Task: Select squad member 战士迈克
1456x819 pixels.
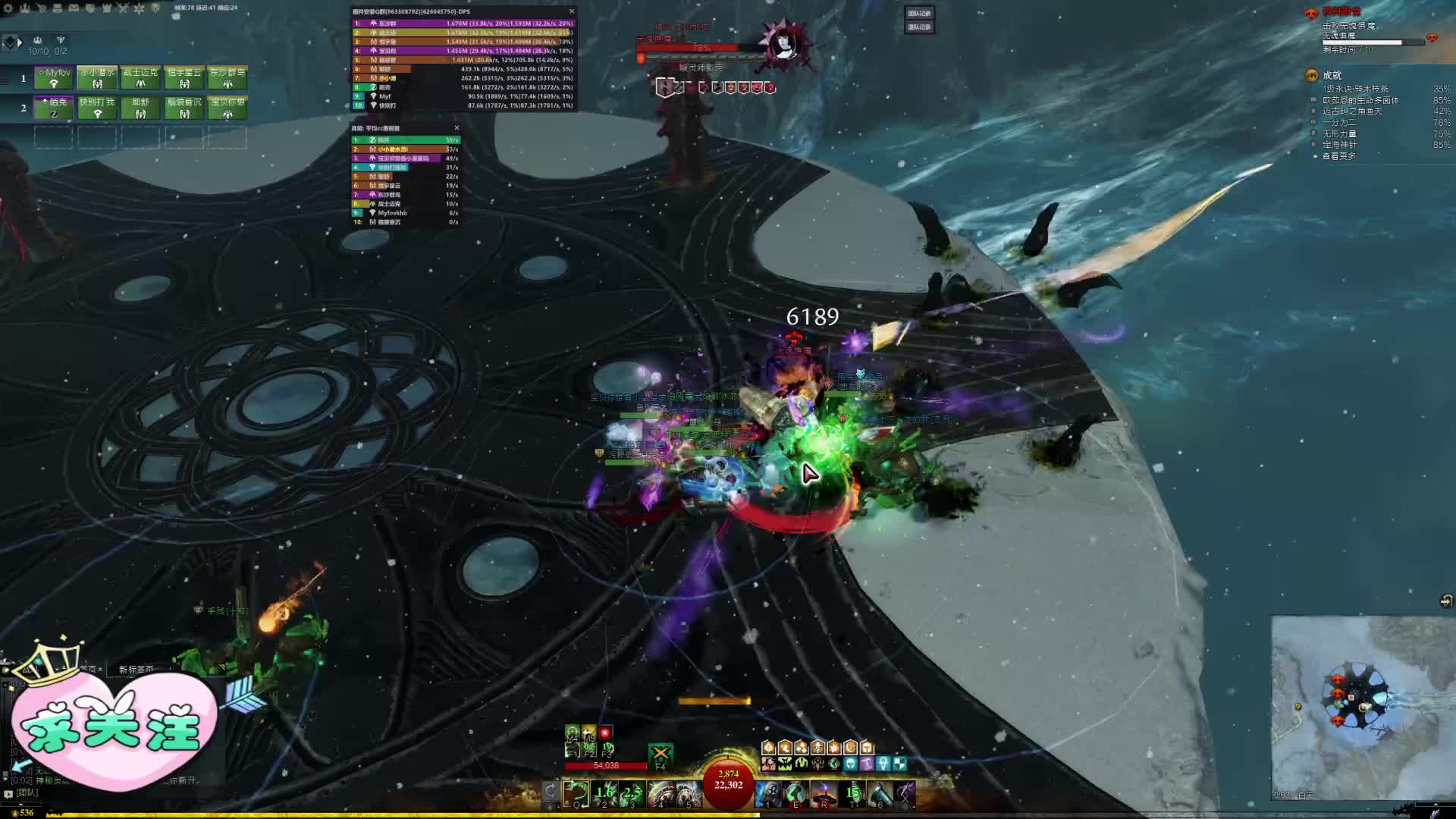Action: click(141, 77)
